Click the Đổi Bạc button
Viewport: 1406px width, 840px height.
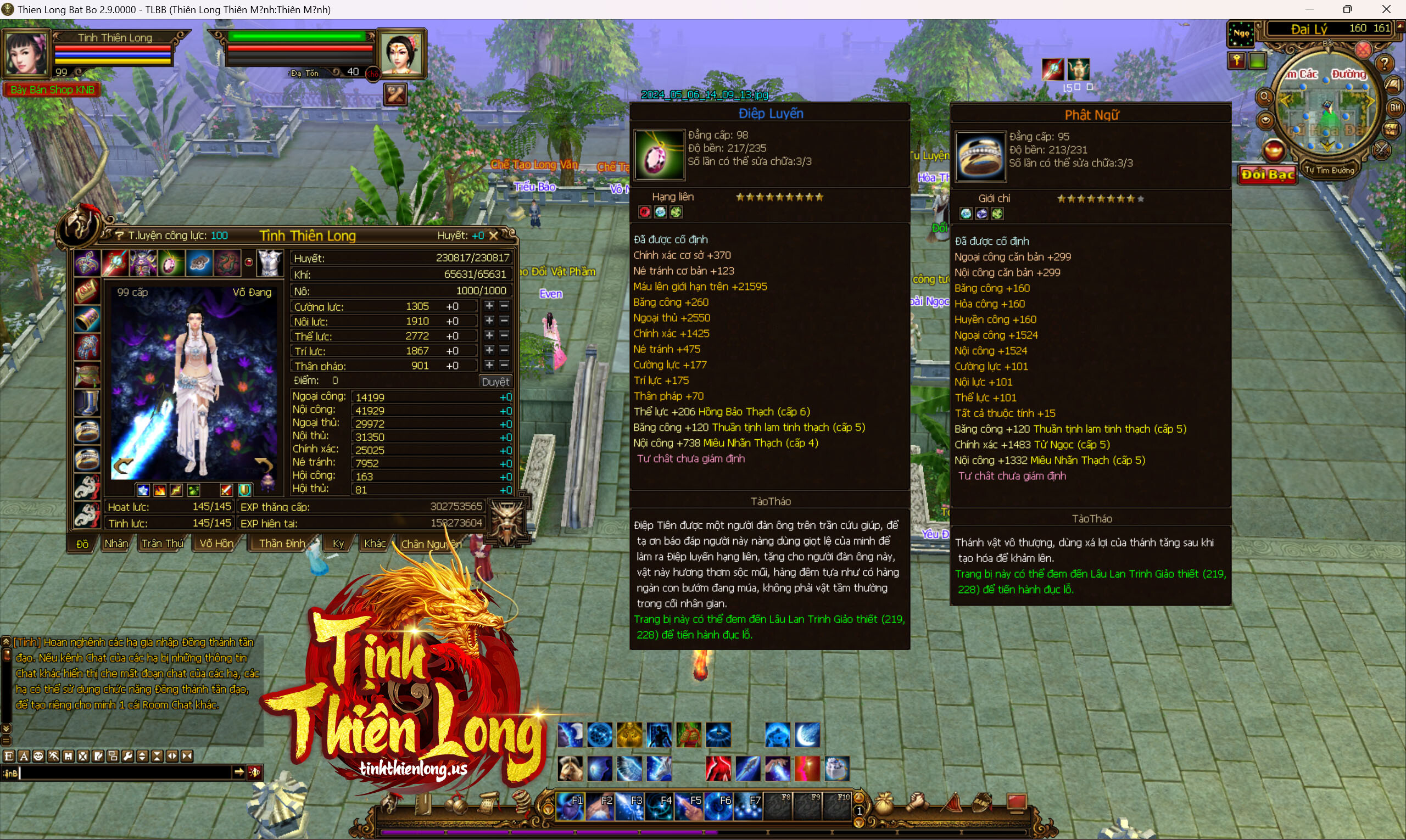(1268, 175)
